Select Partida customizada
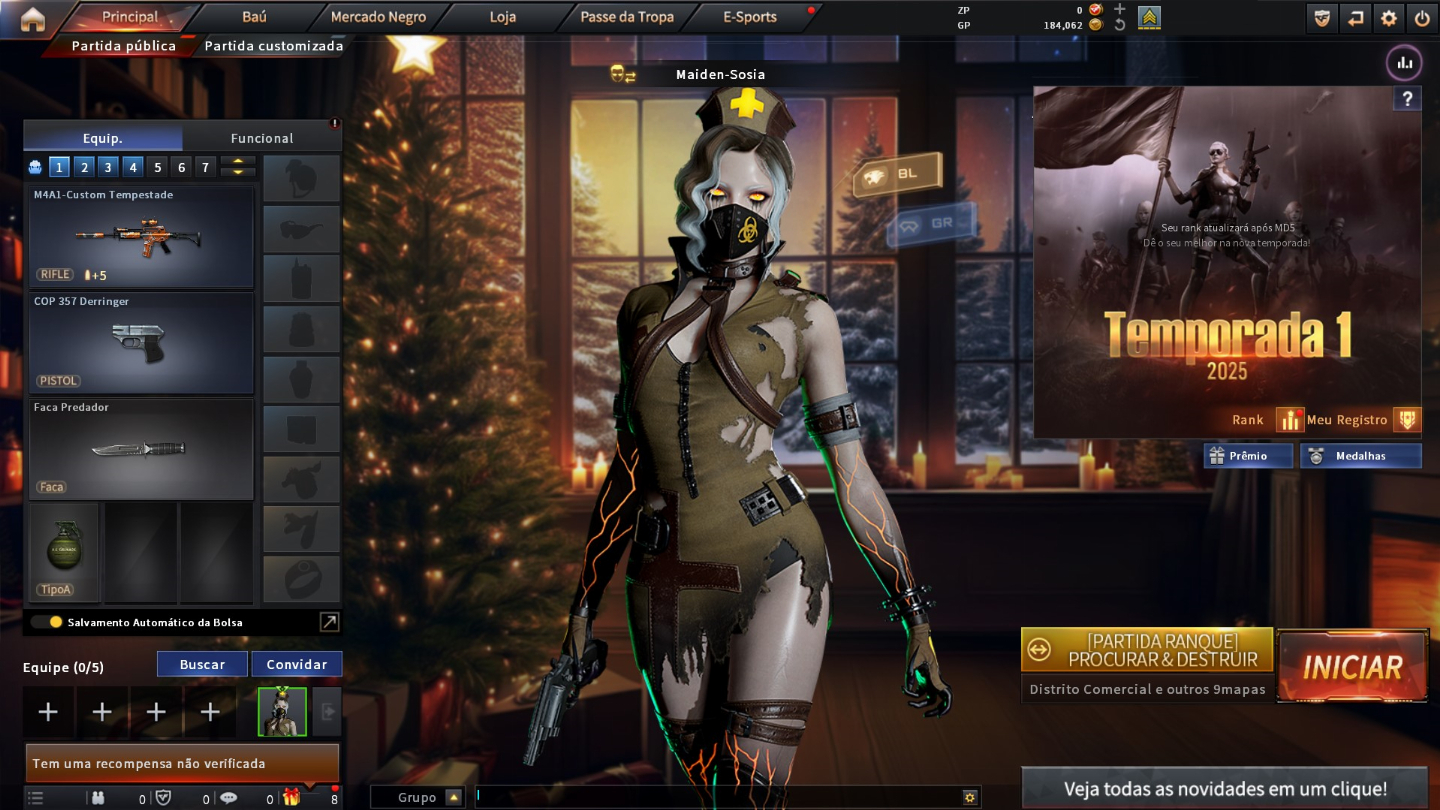 pos(273,46)
